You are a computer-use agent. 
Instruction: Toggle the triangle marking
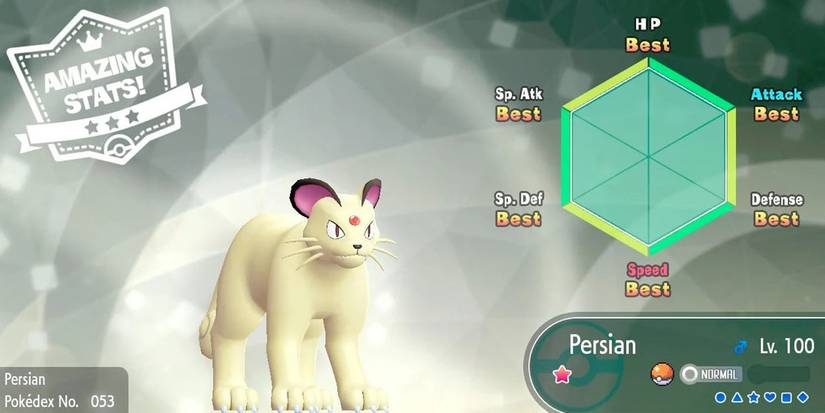(737, 398)
